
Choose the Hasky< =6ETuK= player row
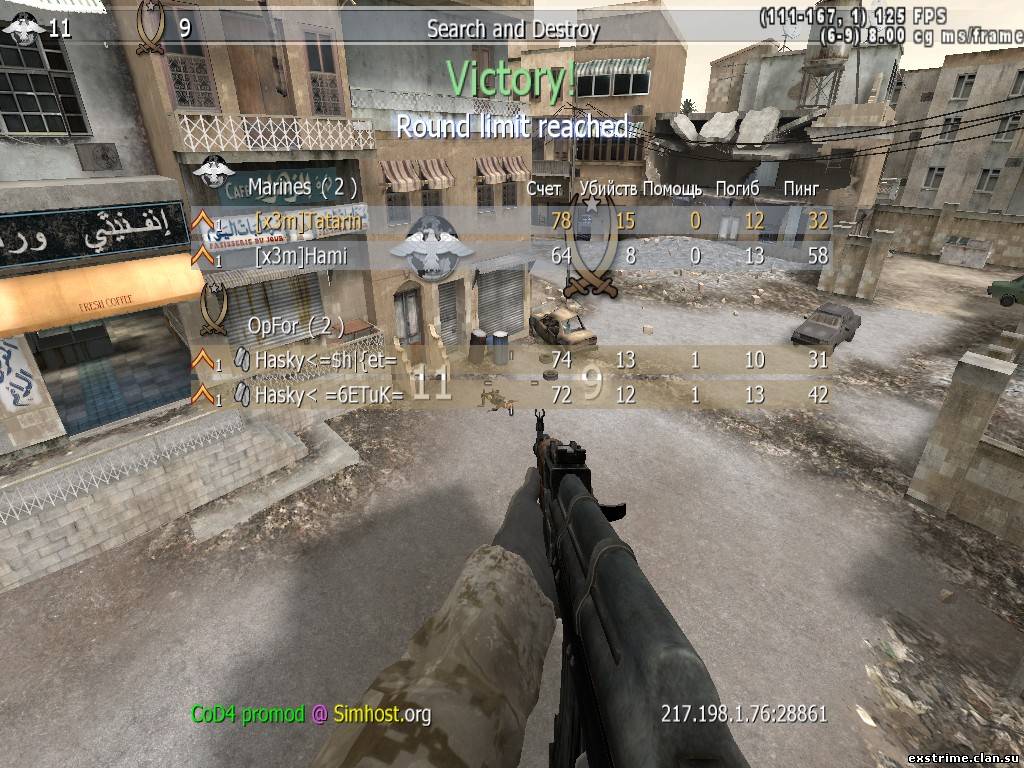click(510, 395)
